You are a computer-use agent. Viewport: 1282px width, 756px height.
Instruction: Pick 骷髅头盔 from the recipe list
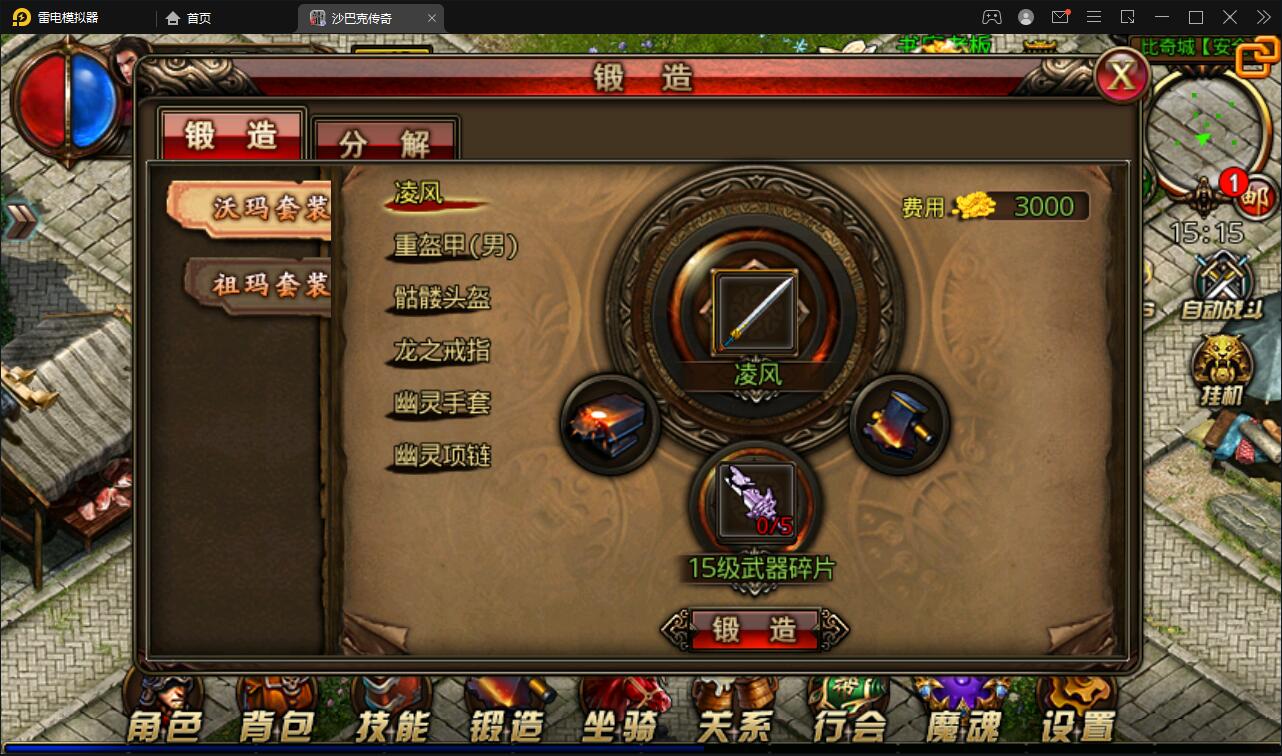point(442,298)
